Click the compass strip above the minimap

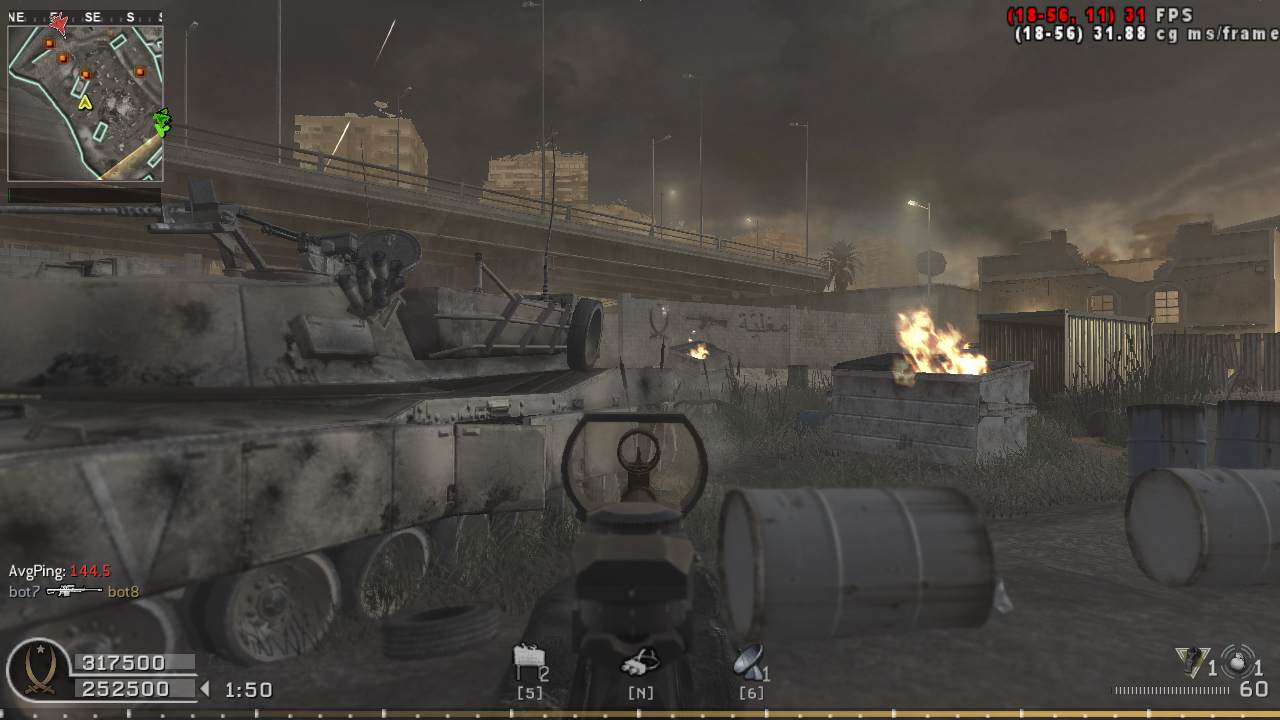85,17
